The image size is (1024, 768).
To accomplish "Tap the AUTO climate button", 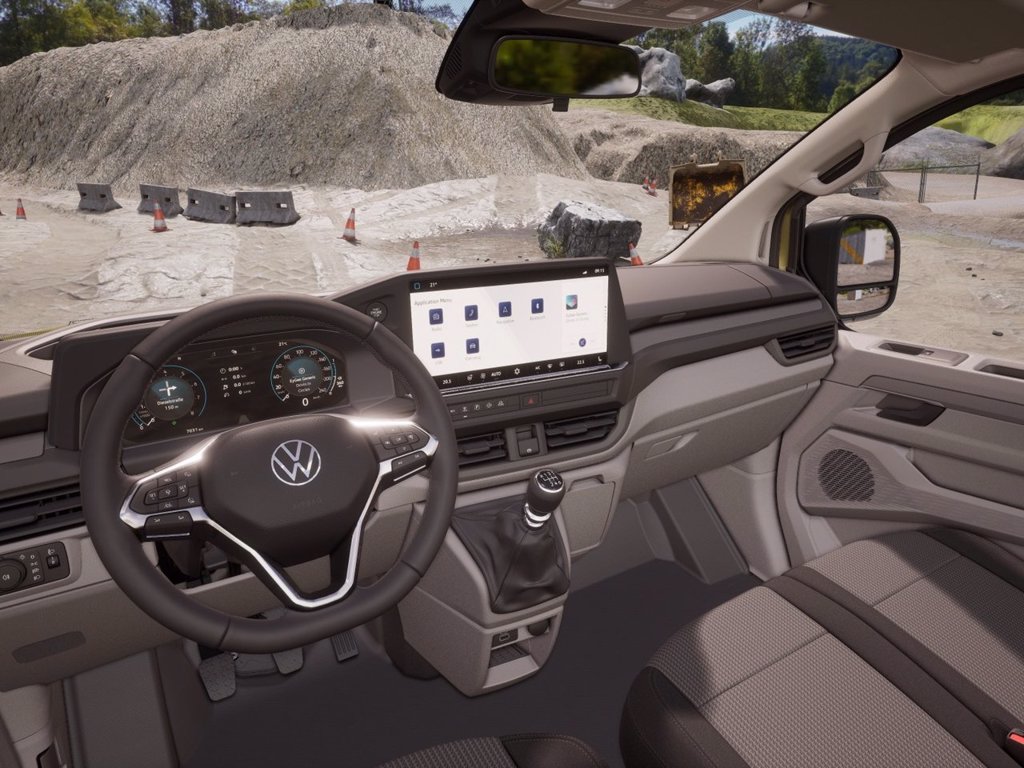I will click(x=494, y=372).
